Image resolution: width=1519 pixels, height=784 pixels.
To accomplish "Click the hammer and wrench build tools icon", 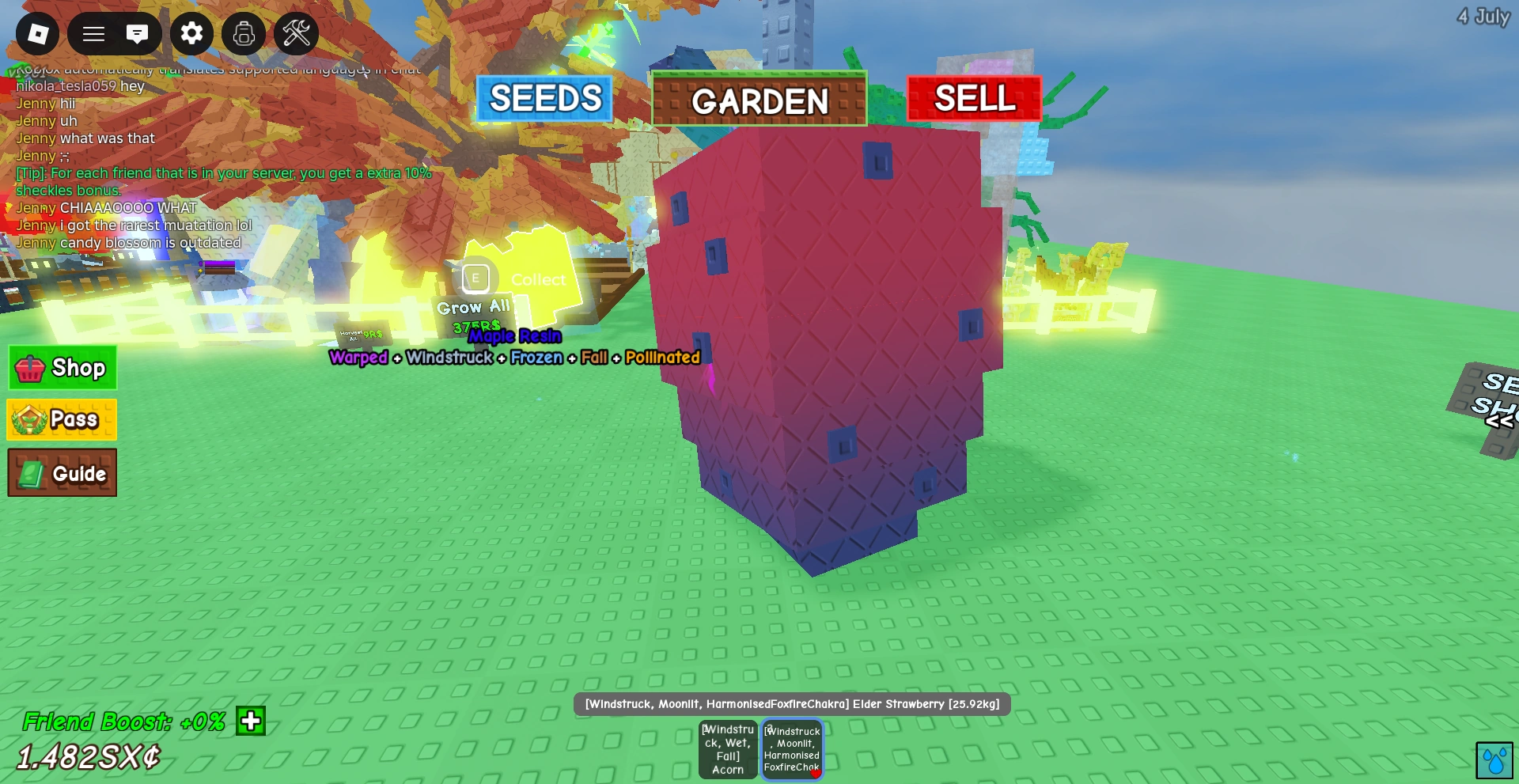I will (x=296, y=34).
